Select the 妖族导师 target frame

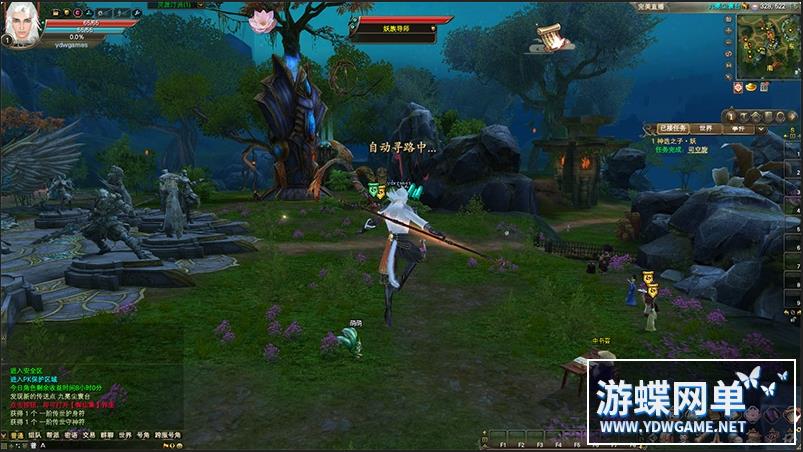[x=397, y=29]
